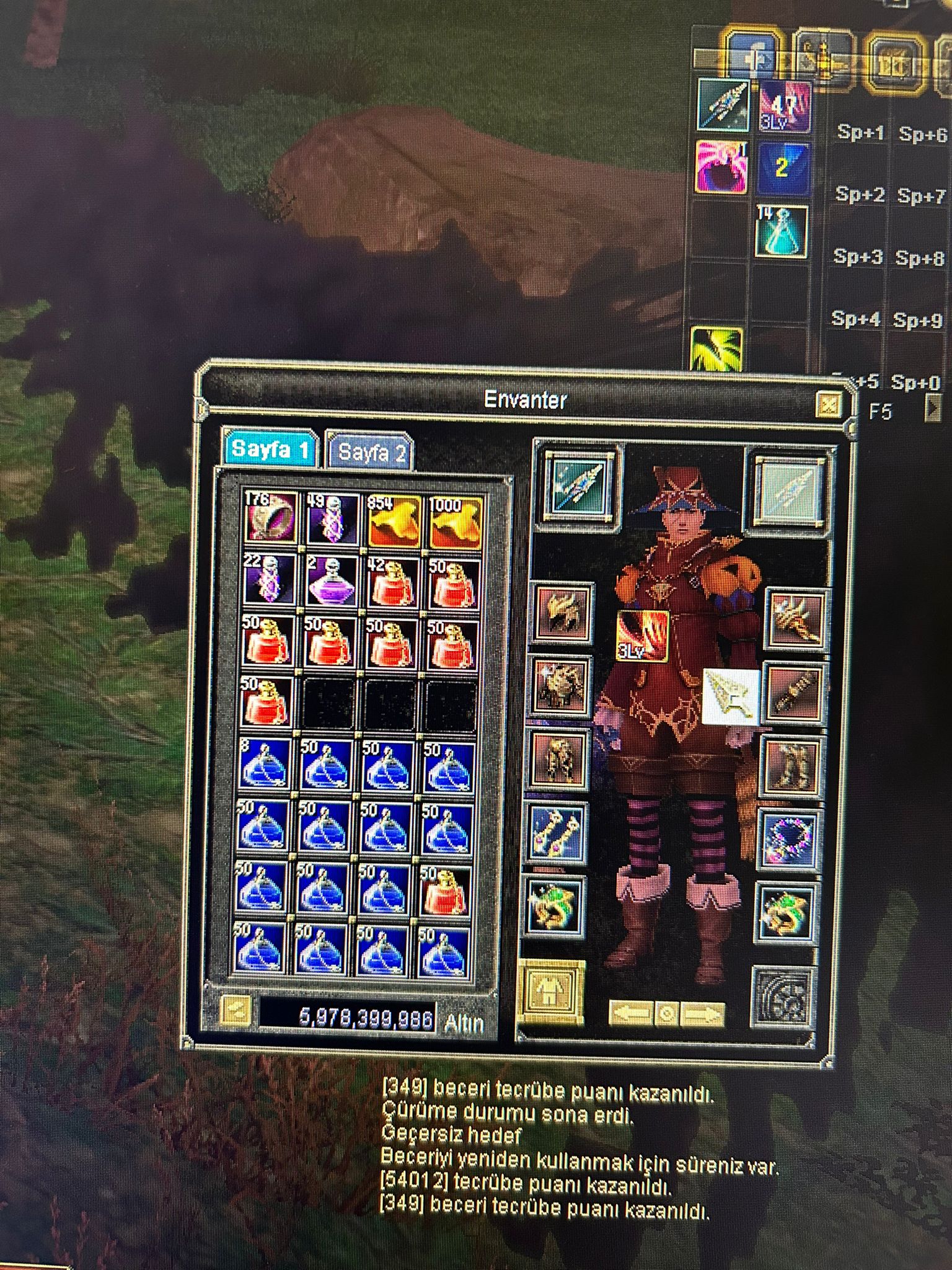Activate the pink swirl skill icon
This screenshot has height=1270, width=952.
pos(720,167)
